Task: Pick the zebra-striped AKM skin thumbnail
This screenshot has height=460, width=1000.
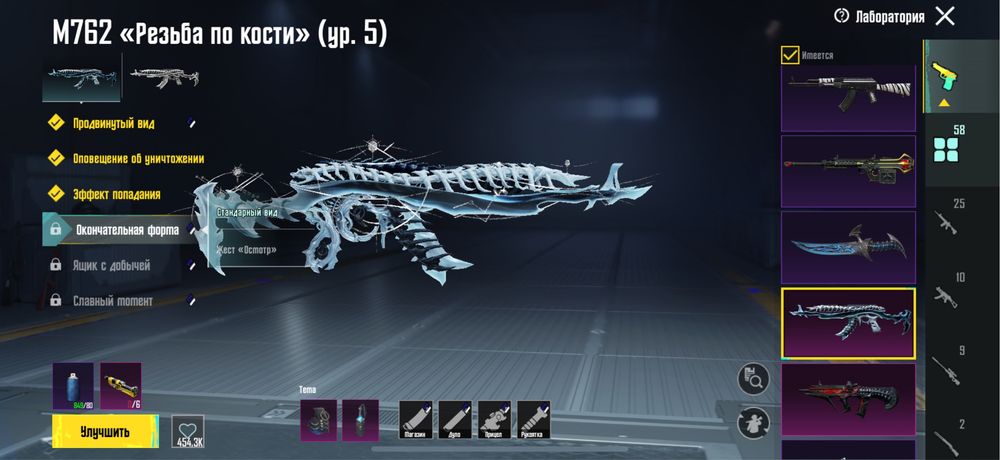Action: (848, 98)
